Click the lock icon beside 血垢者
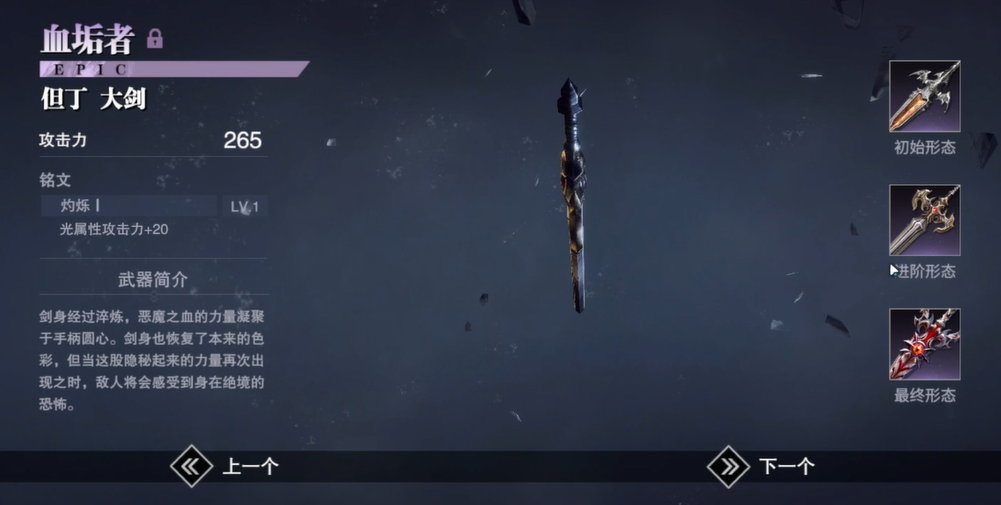Image resolution: width=1001 pixels, height=505 pixels. point(155,39)
